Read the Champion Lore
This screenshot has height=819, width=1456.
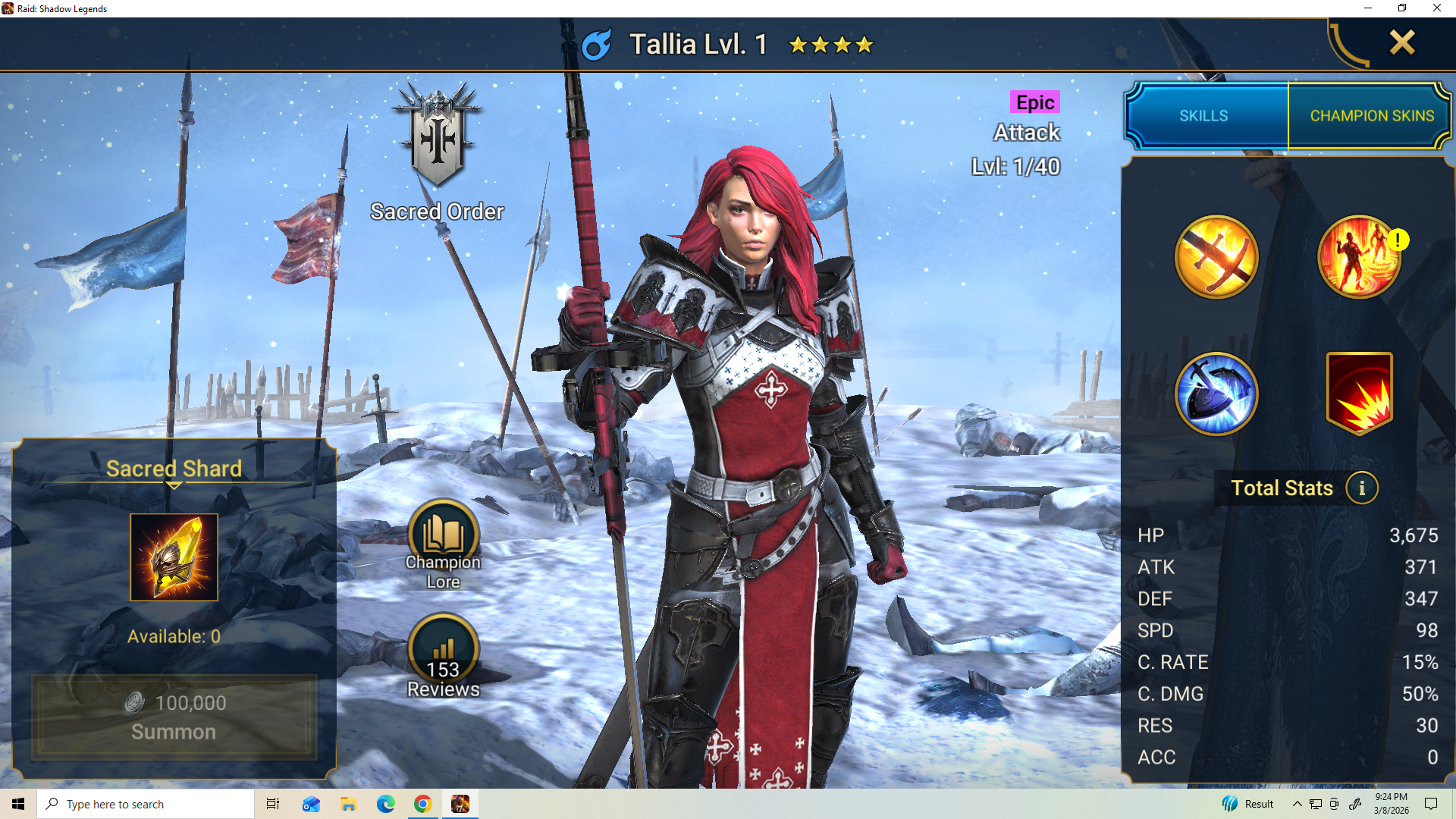pos(444,537)
